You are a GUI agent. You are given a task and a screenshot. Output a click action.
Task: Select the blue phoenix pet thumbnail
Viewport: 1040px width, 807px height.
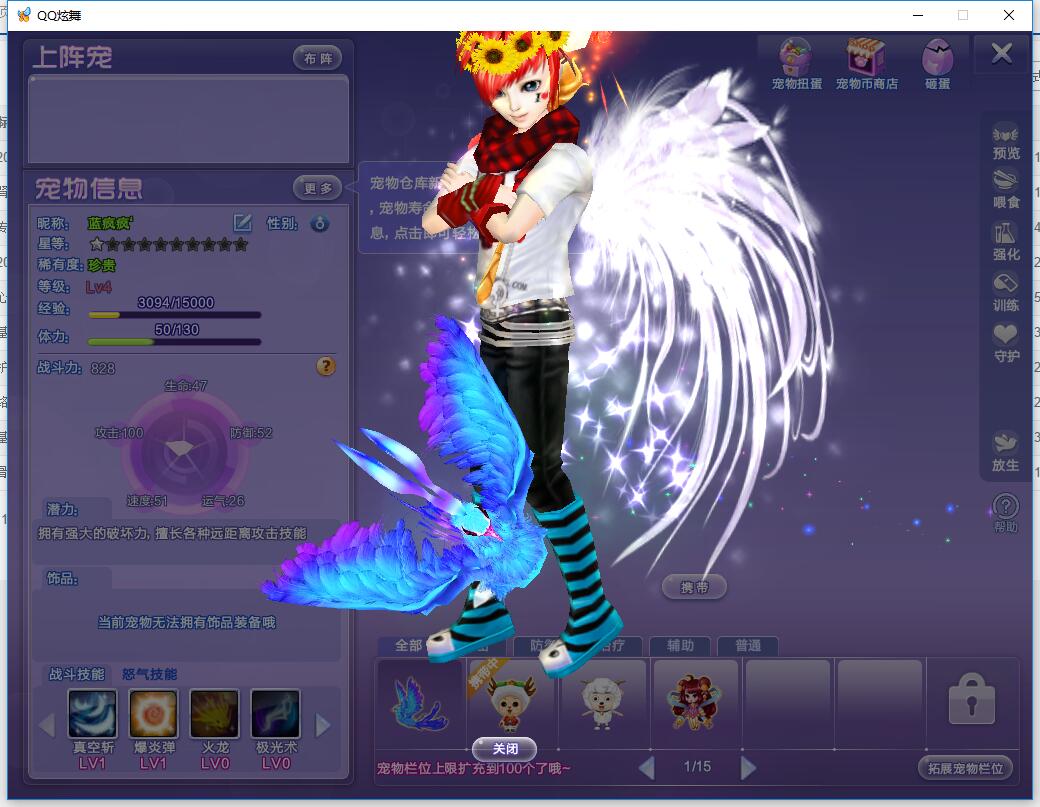click(x=421, y=704)
